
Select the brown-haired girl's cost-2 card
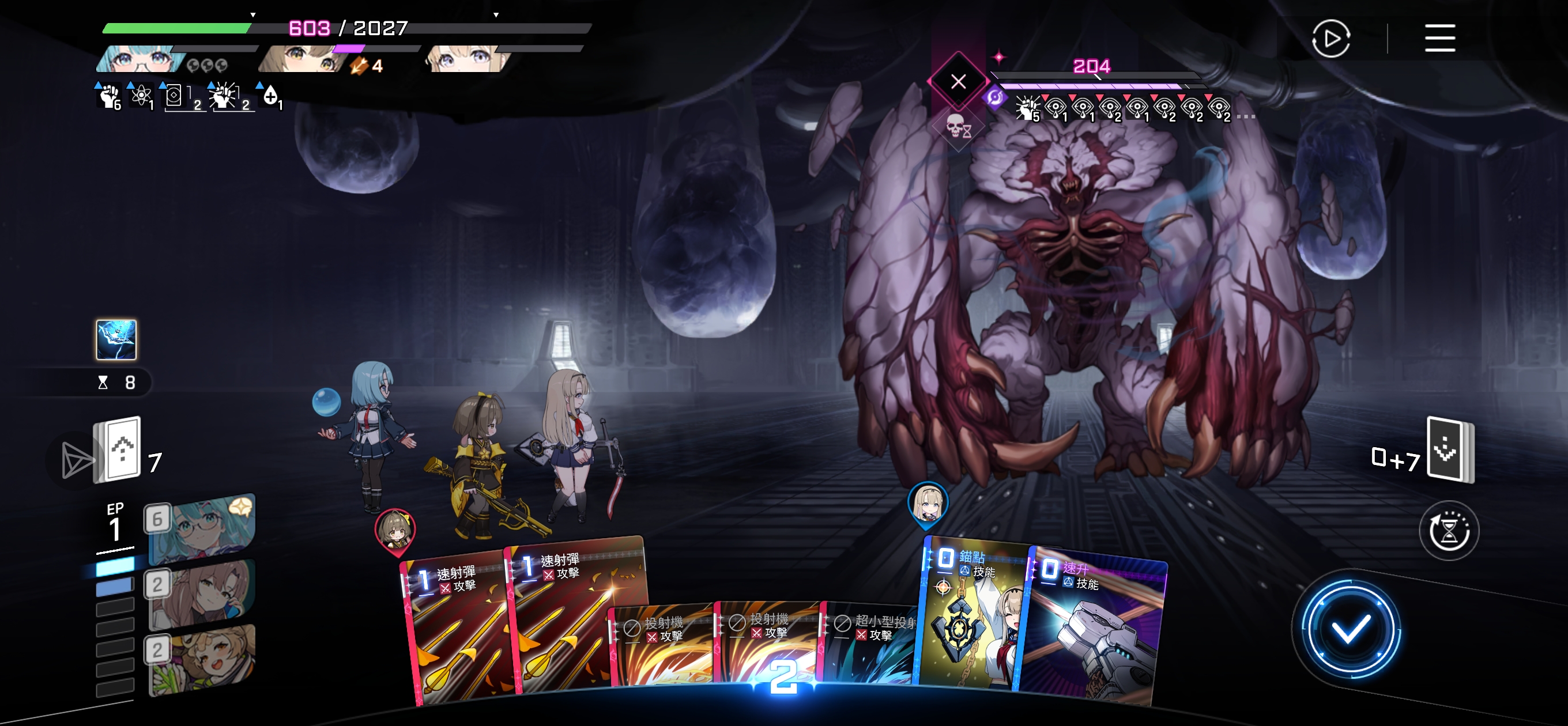click(201, 593)
